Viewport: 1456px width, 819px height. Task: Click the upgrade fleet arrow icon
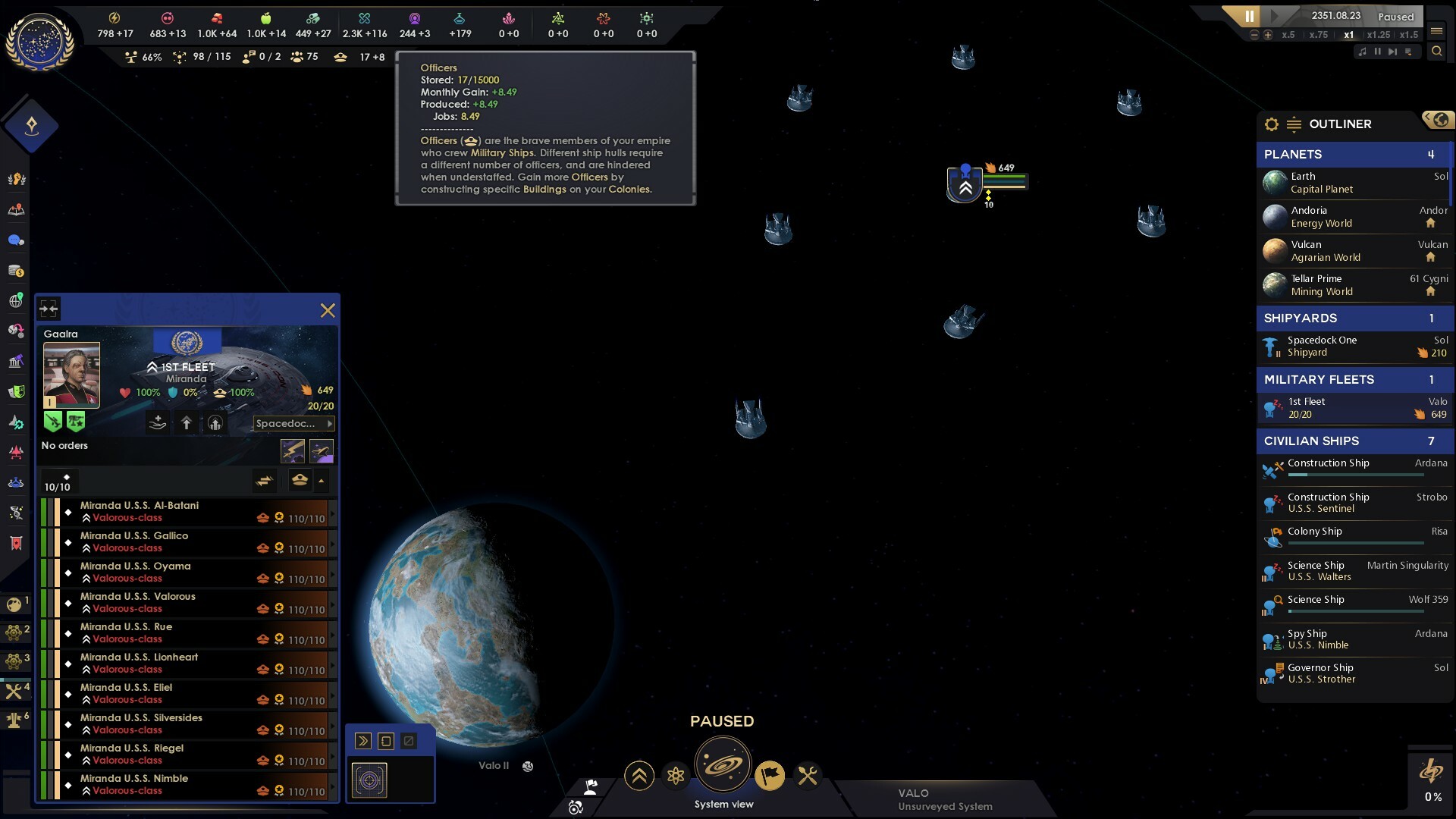click(187, 423)
